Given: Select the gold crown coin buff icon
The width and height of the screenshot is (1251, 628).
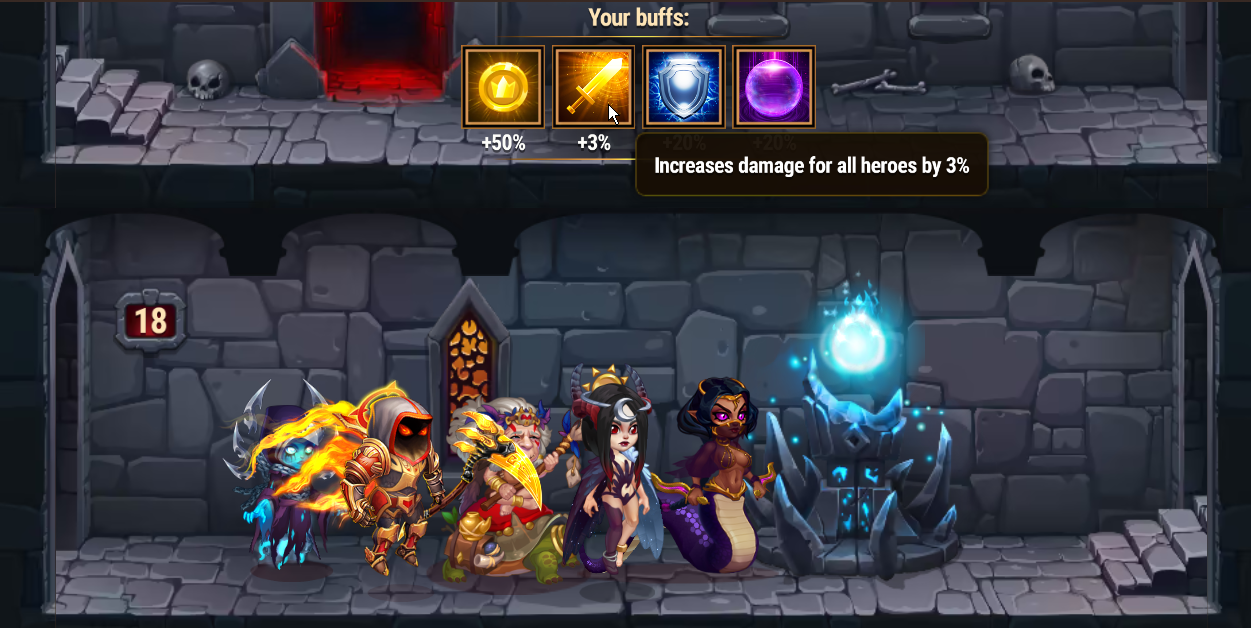Looking at the screenshot, I should (x=503, y=87).
